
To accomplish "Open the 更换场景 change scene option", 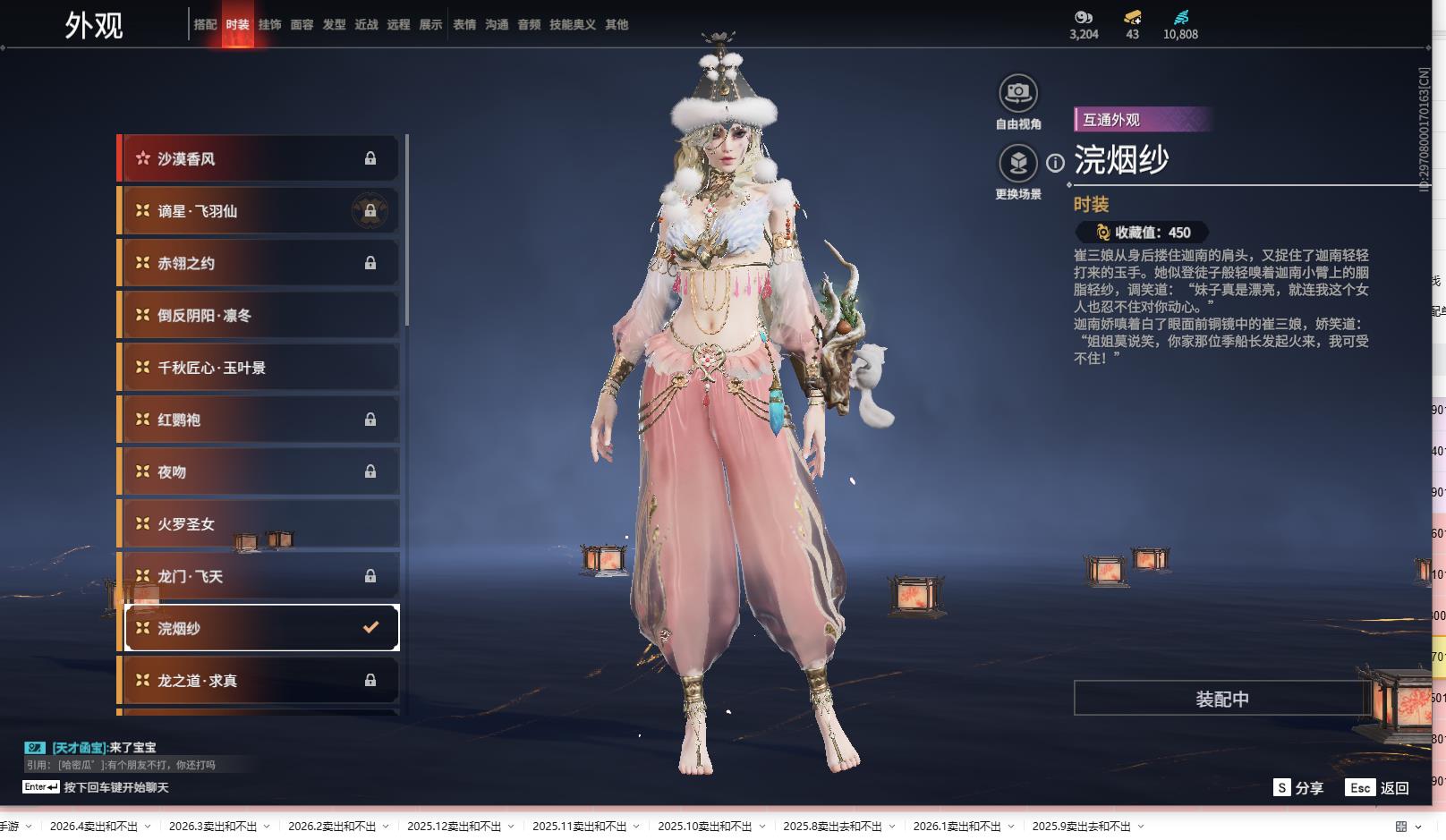I will click(1017, 164).
